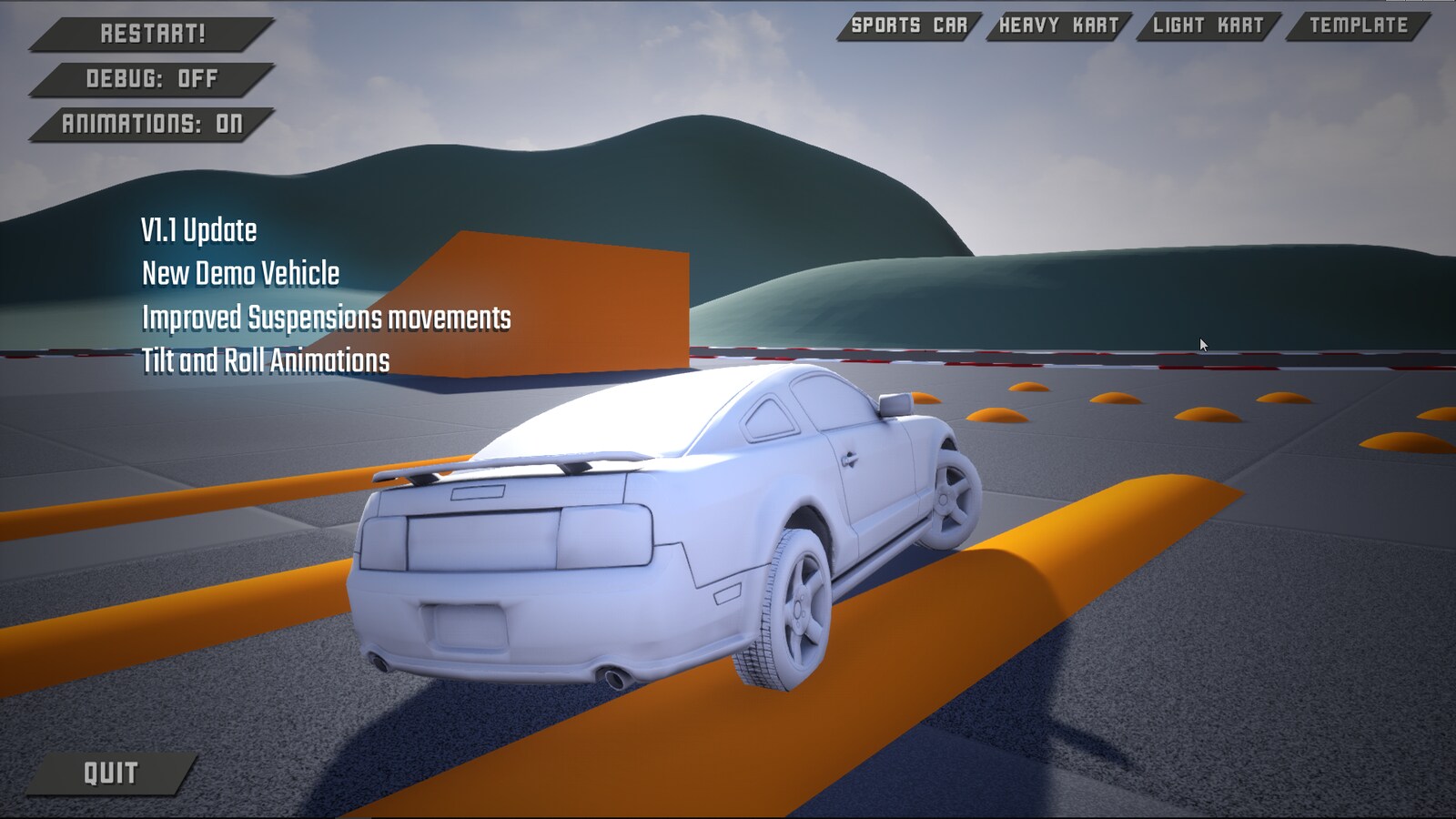Screen dimensions: 1456x819
Task: Click the V1.1 Update heading
Action: pos(199,230)
